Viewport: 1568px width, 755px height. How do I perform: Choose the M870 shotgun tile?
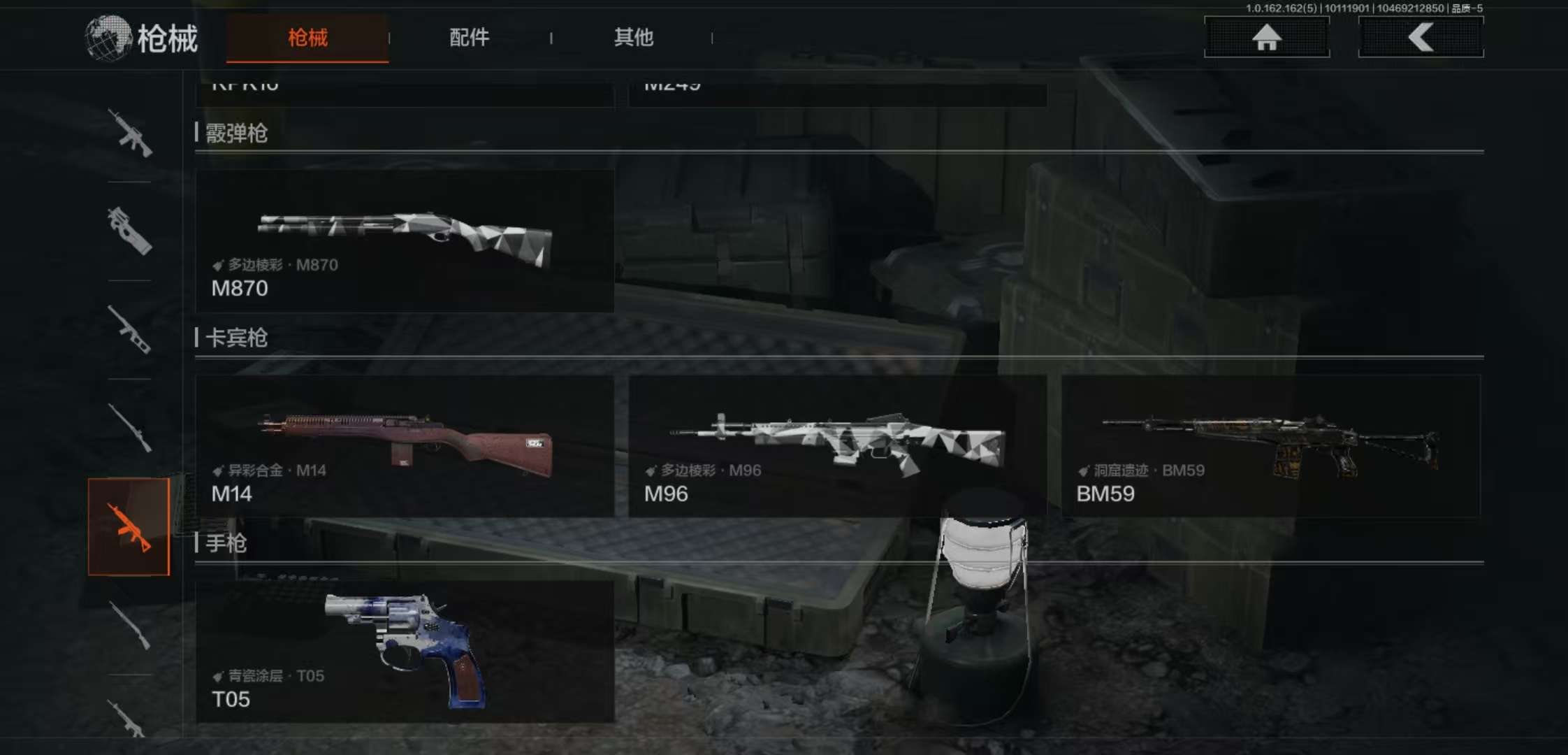(x=405, y=241)
